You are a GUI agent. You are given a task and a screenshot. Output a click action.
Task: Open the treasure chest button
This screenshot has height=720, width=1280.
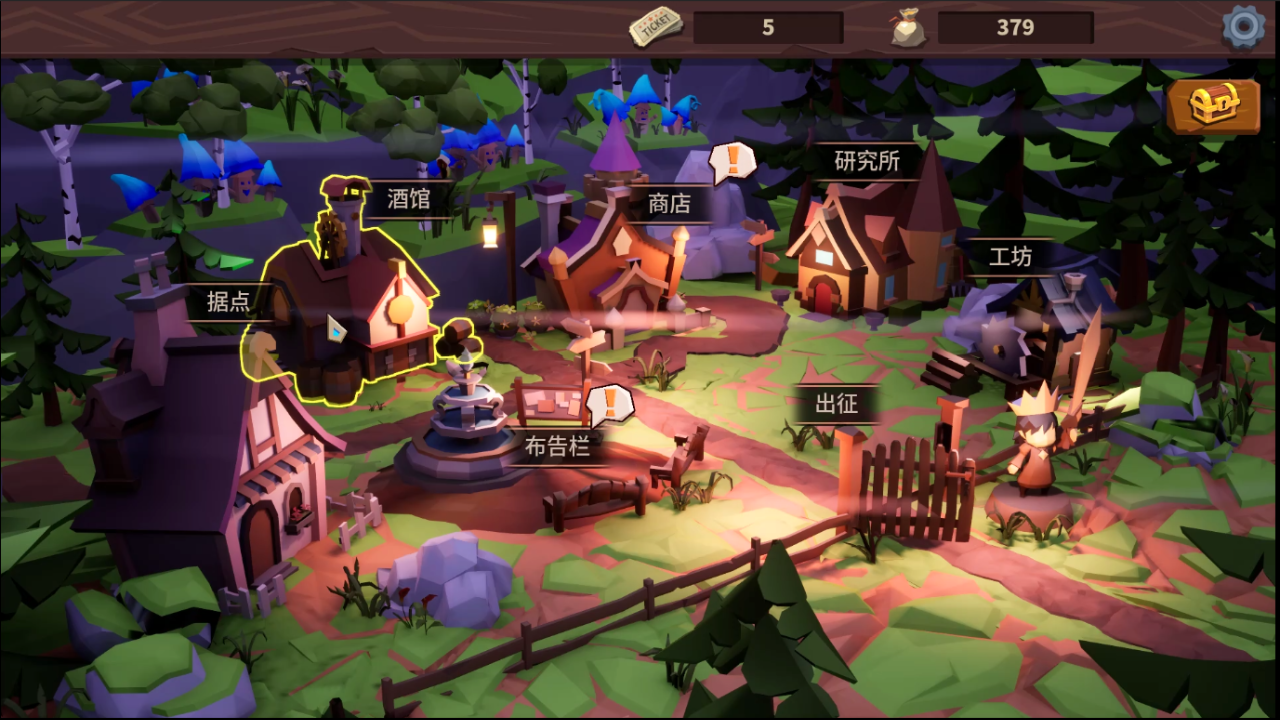(x=1212, y=106)
